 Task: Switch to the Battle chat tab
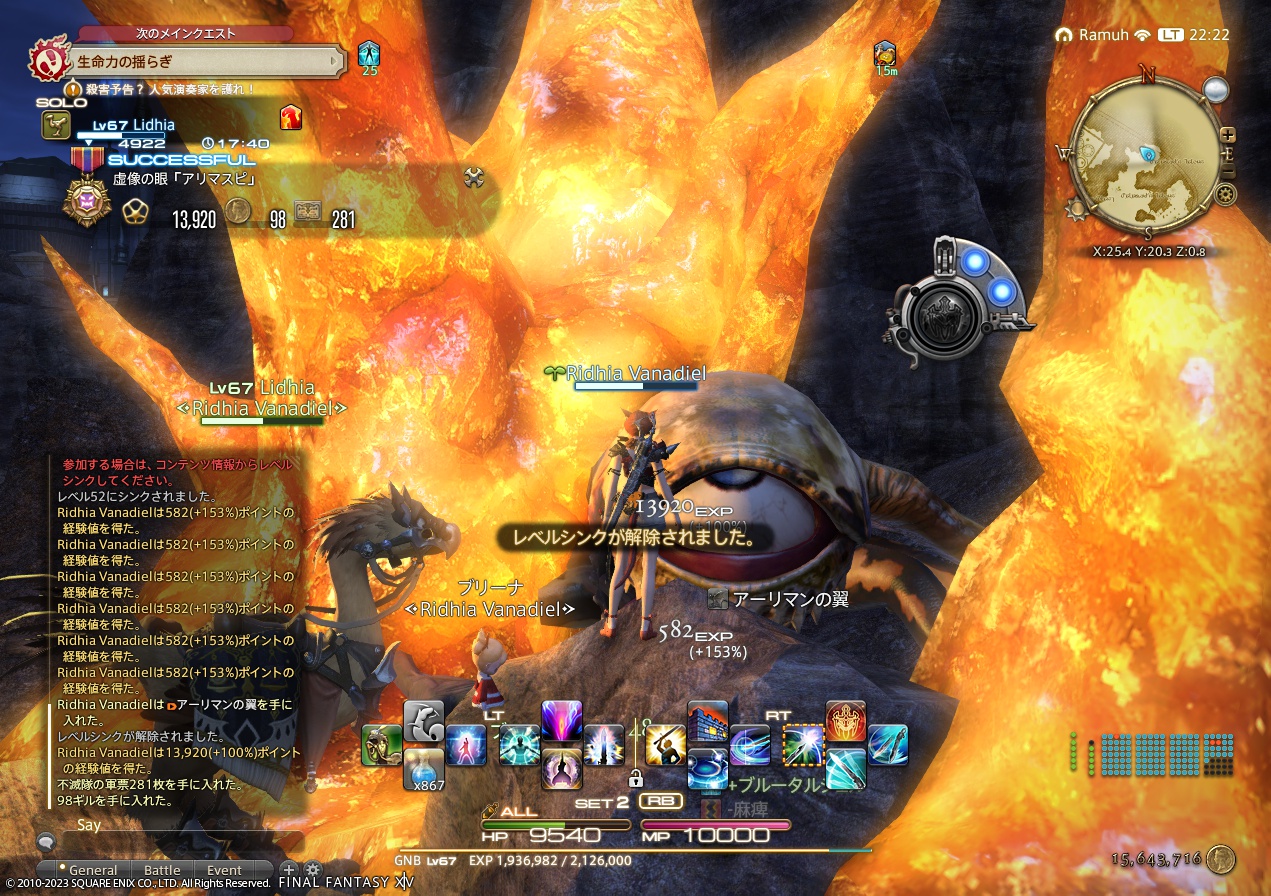pos(162,870)
